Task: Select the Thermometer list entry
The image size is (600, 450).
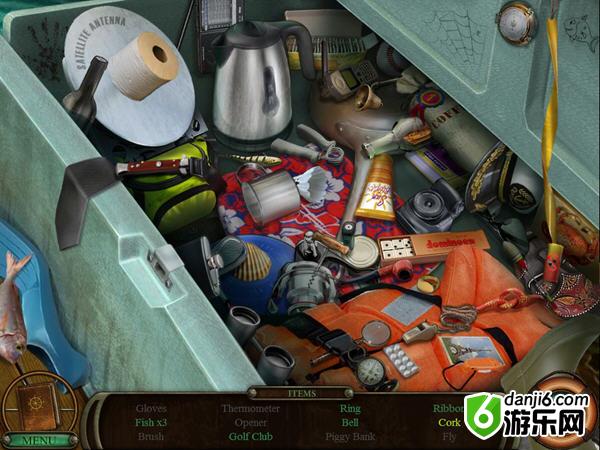Action: (252, 408)
